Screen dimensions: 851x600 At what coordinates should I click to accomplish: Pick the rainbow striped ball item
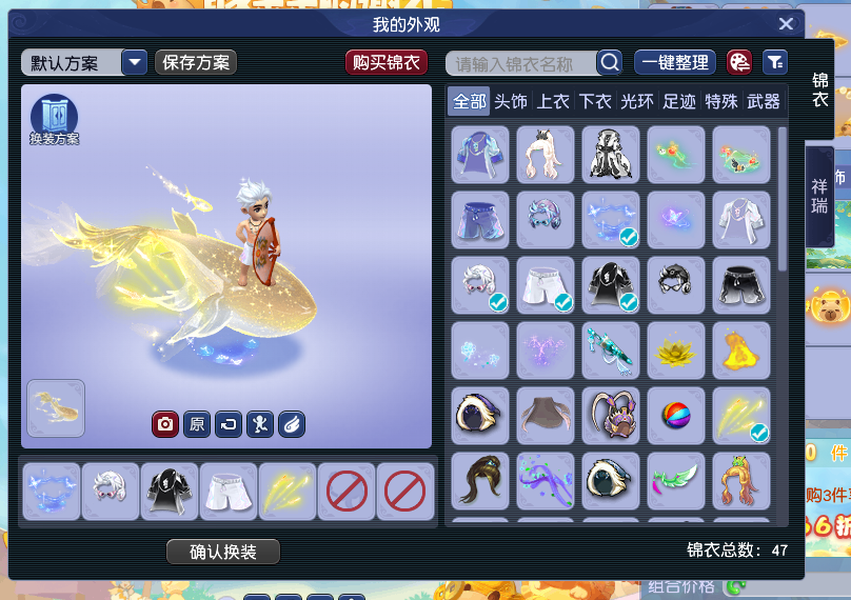coord(676,416)
